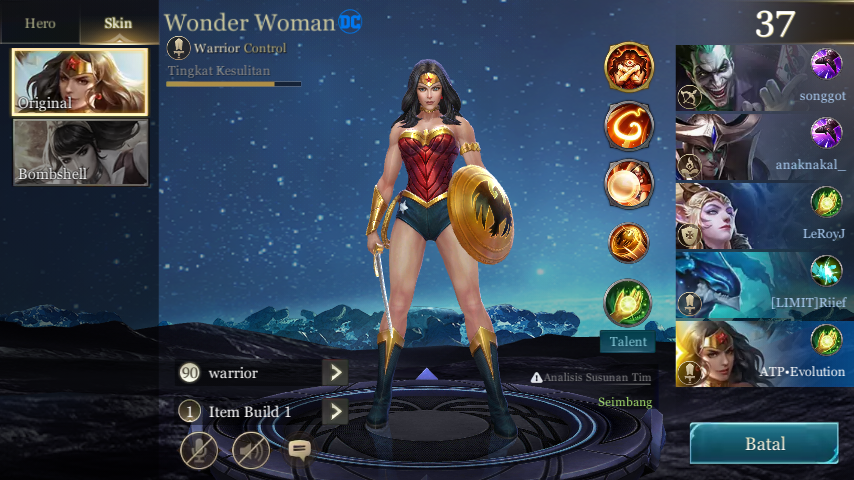Select songgot's Joker player row
854x480 pixels.
(x=764, y=77)
